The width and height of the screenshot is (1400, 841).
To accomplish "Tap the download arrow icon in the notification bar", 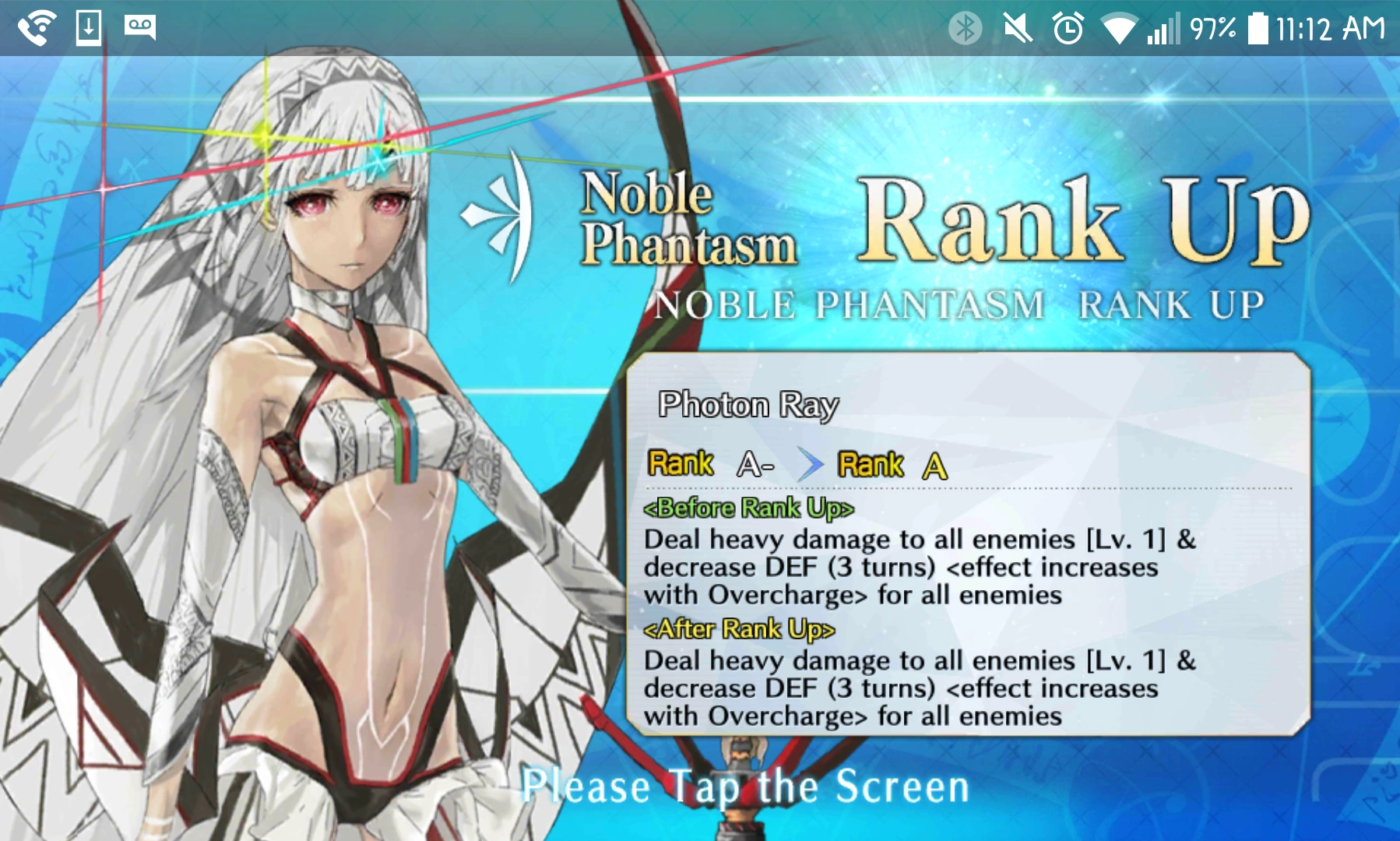I will coord(88,26).
